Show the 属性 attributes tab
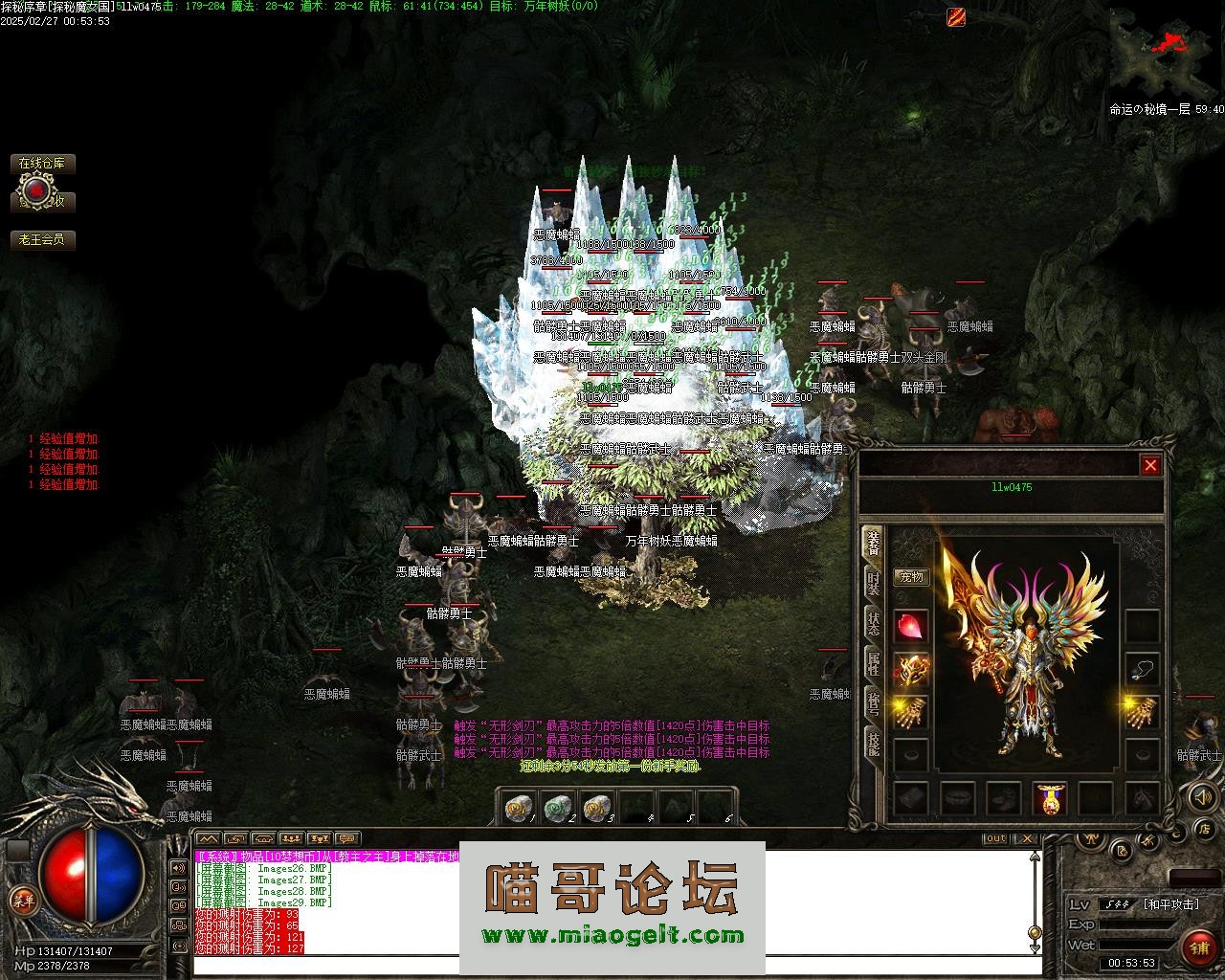Viewport: 1225px width, 980px height. coord(873,664)
